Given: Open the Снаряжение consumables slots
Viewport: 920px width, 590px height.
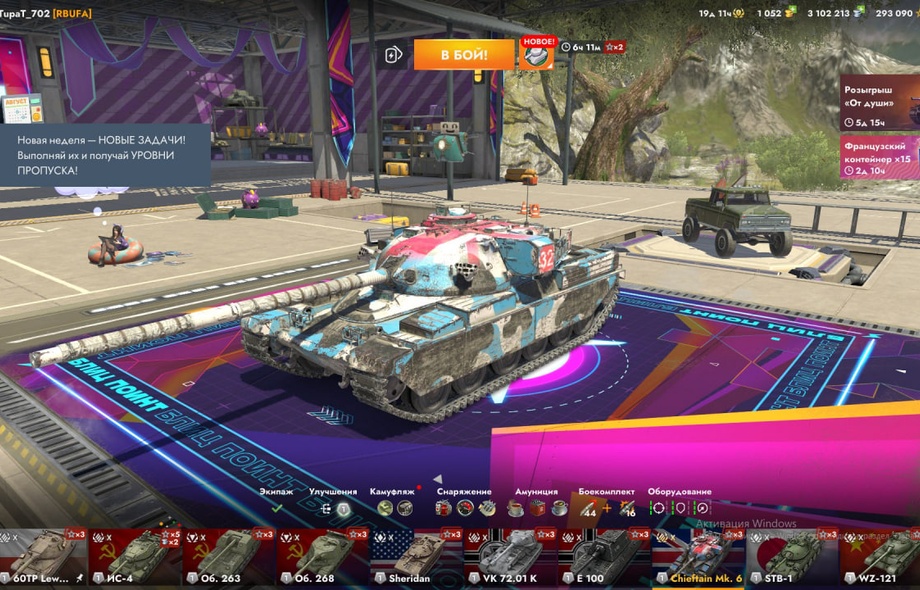Looking at the screenshot, I should [x=464, y=508].
